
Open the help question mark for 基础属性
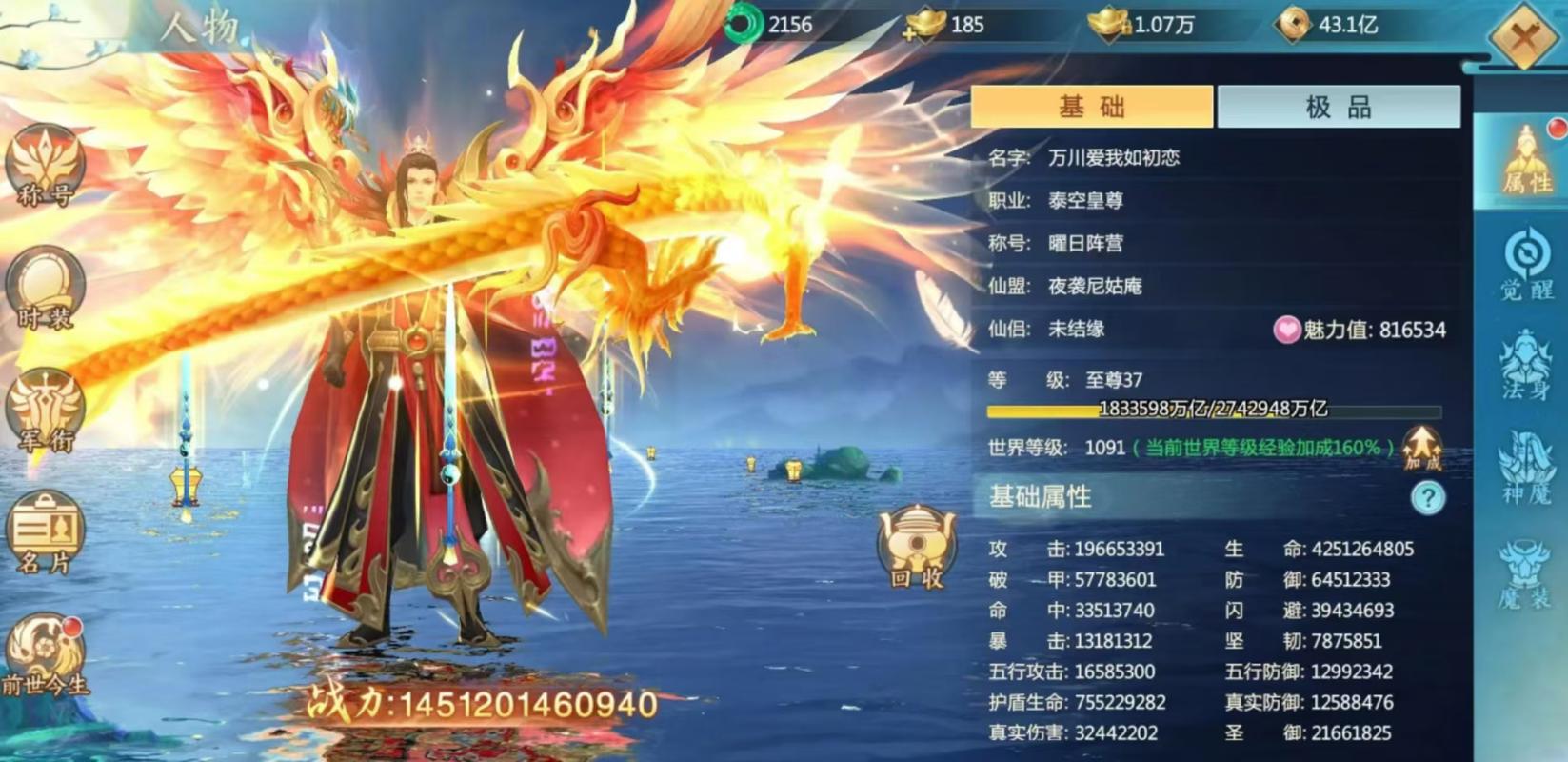tap(1426, 496)
